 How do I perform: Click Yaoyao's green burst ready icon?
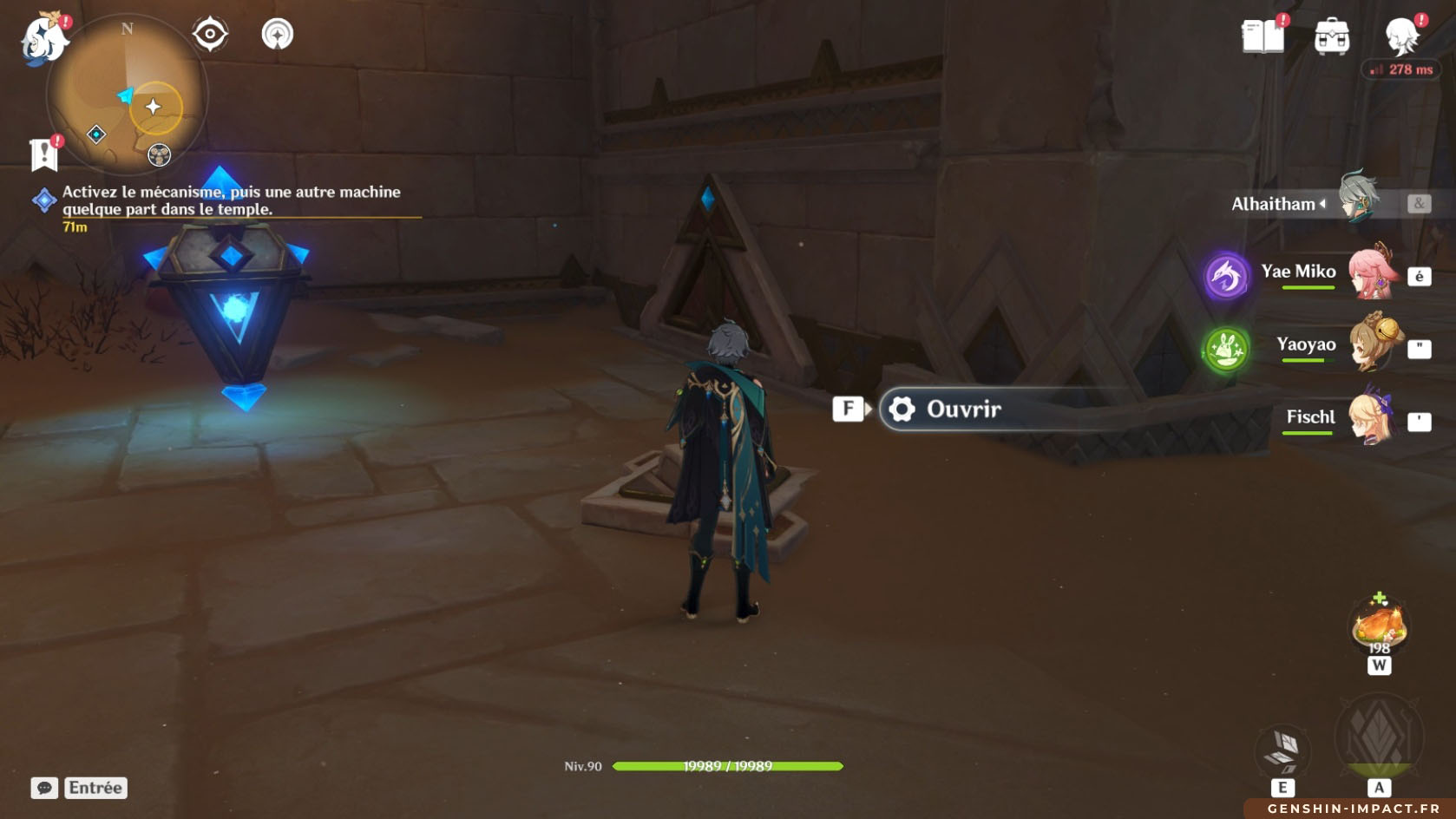tap(1225, 350)
